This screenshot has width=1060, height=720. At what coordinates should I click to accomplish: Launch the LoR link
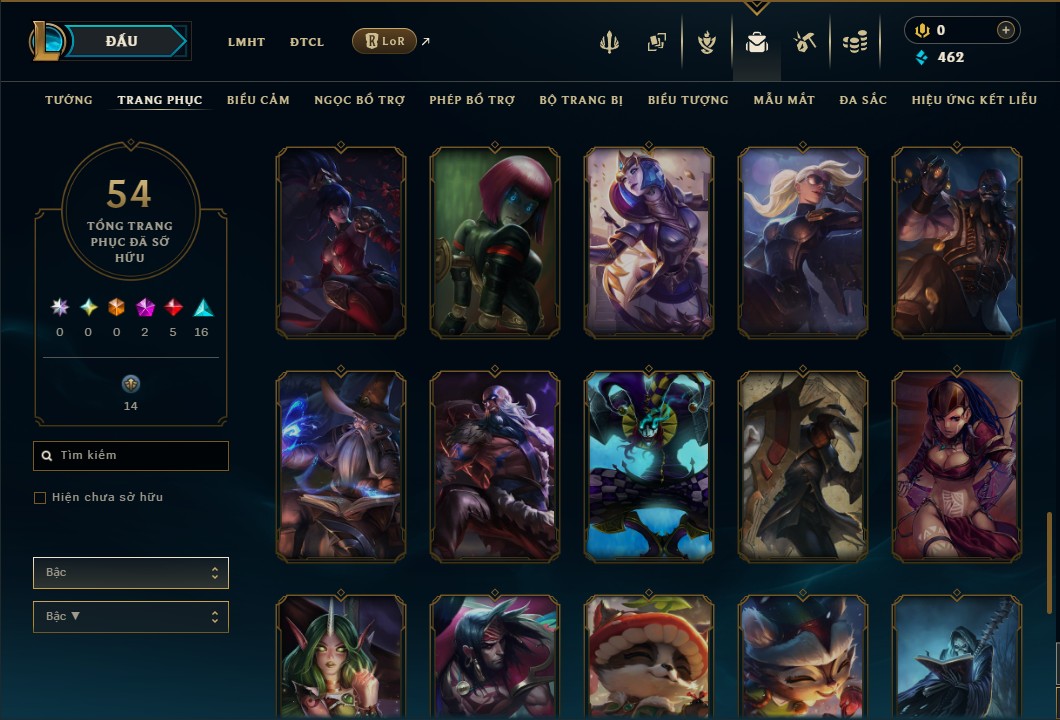click(x=385, y=41)
